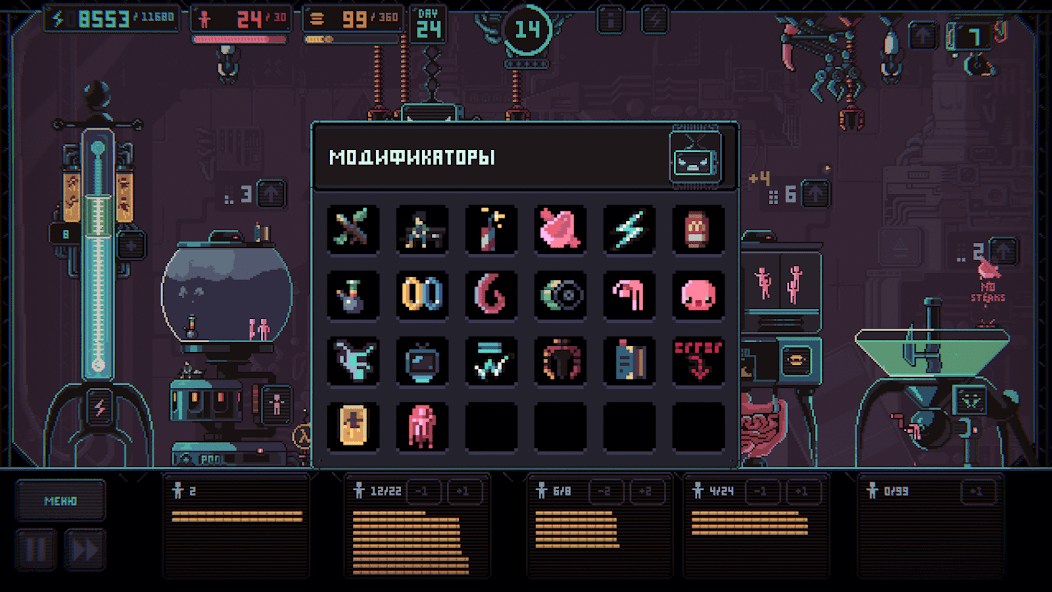Add a worker to the 0/99 panel
Image resolution: width=1052 pixels, height=592 pixels.
[979, 492]
